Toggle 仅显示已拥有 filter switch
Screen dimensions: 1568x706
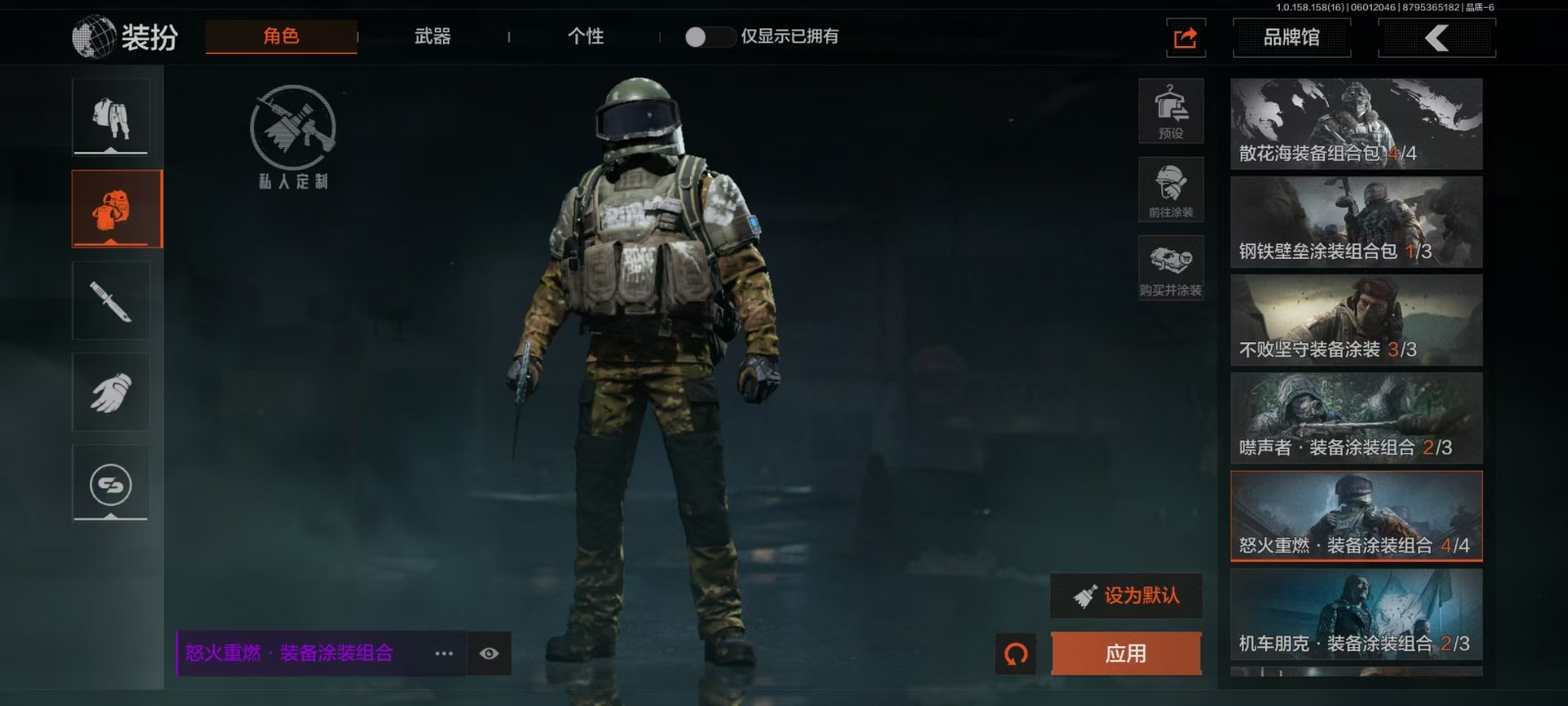point(709,37)
